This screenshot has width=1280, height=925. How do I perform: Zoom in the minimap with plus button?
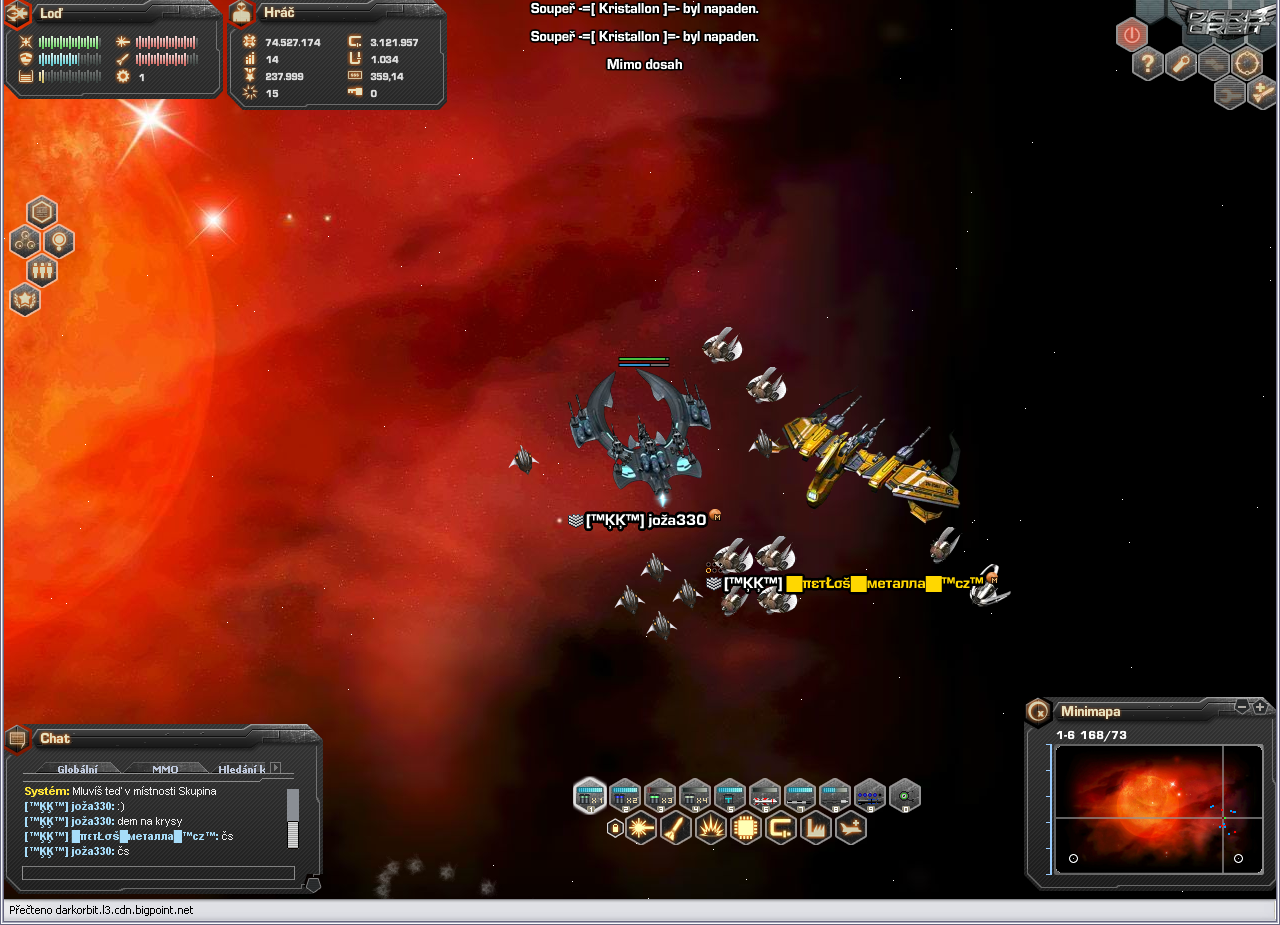(1260, 707)
